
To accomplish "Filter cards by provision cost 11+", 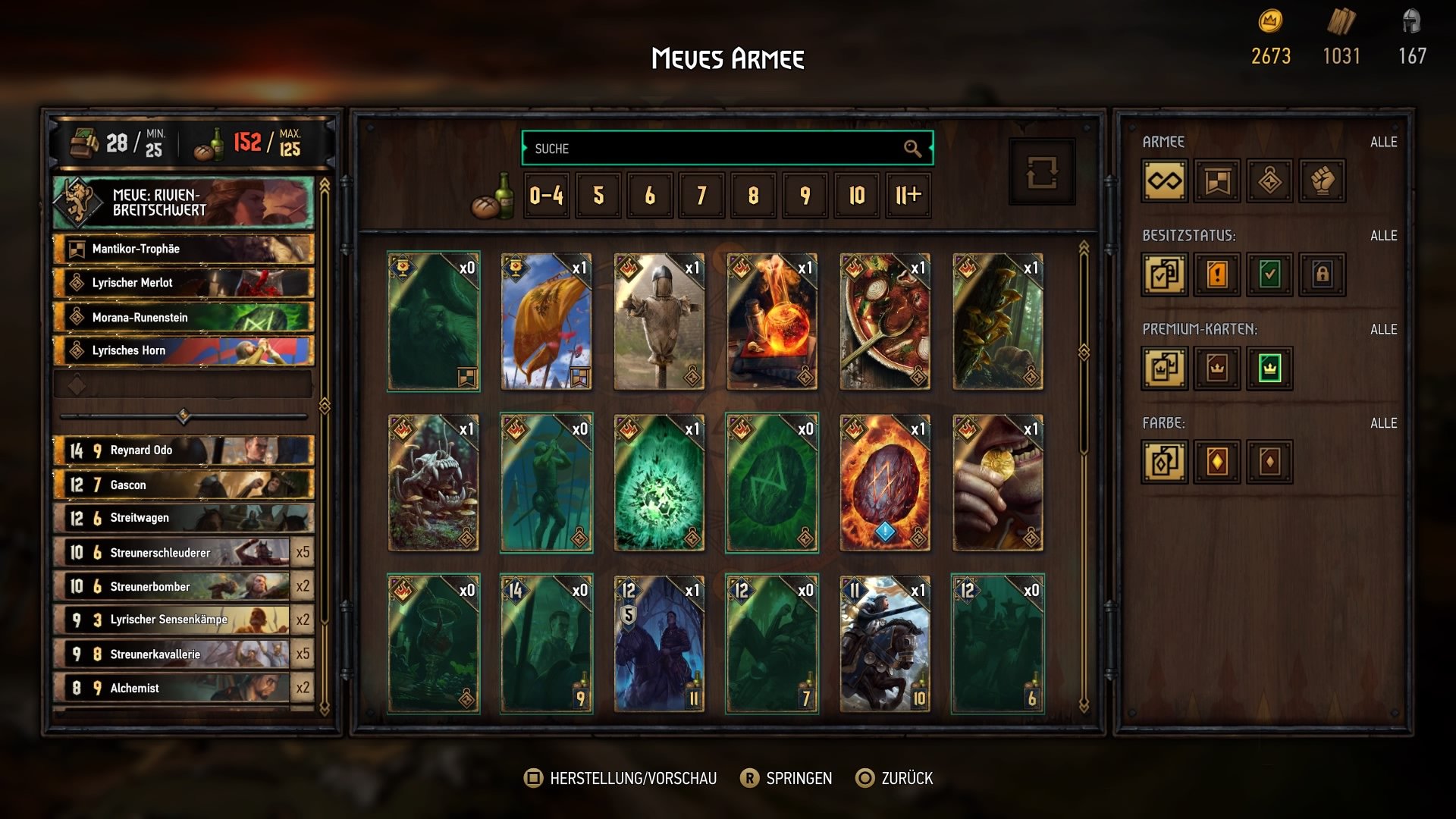I will 907,196.
